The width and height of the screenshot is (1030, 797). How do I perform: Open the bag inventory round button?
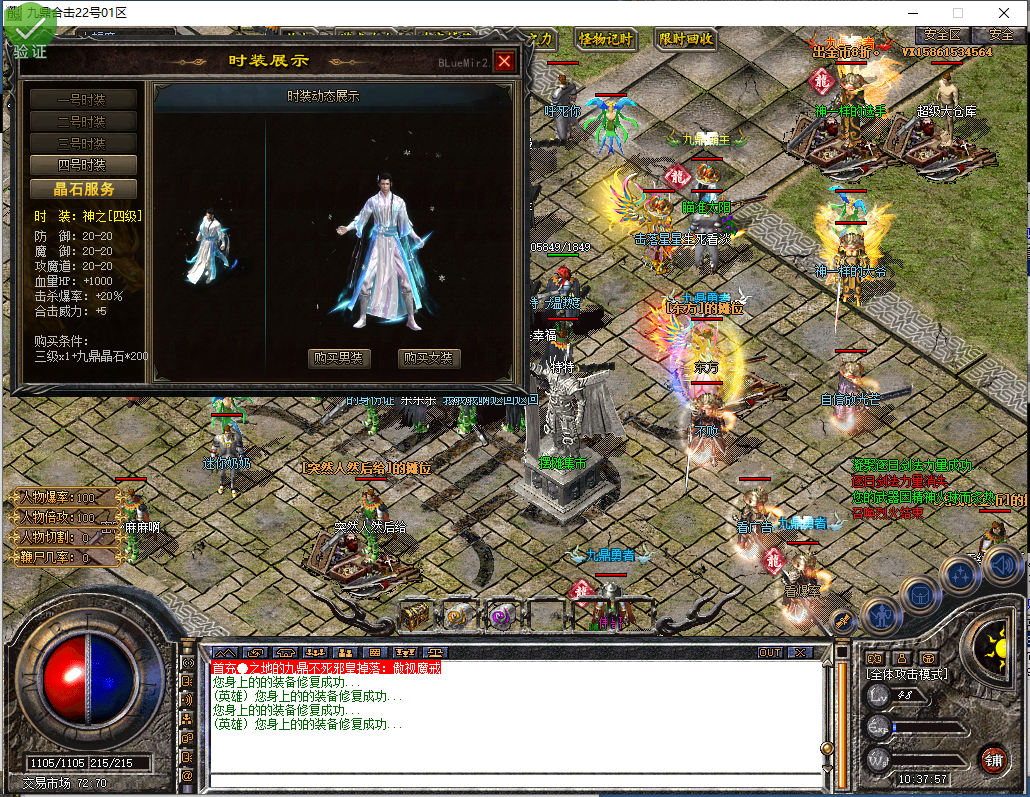point(920,594)
